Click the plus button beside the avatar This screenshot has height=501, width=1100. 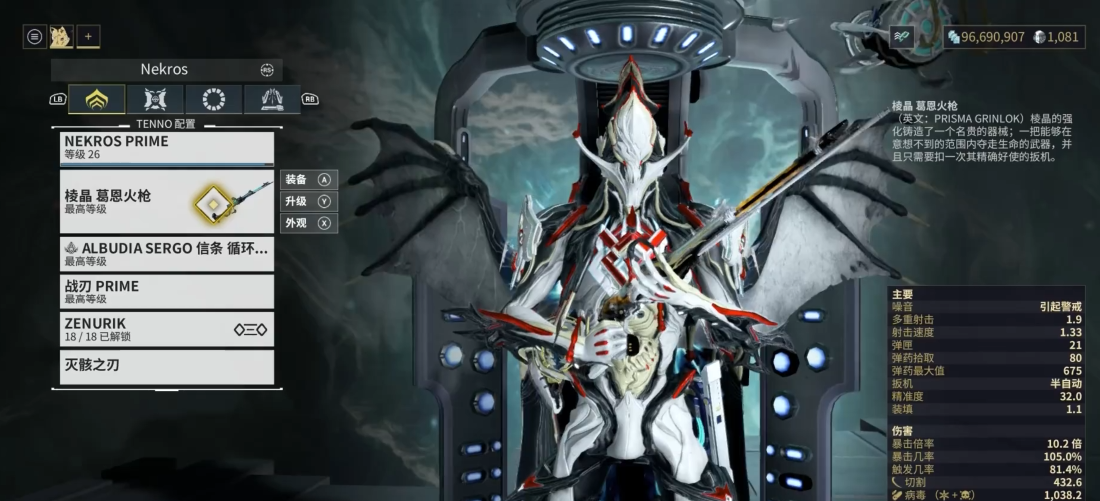click(88, 37)
